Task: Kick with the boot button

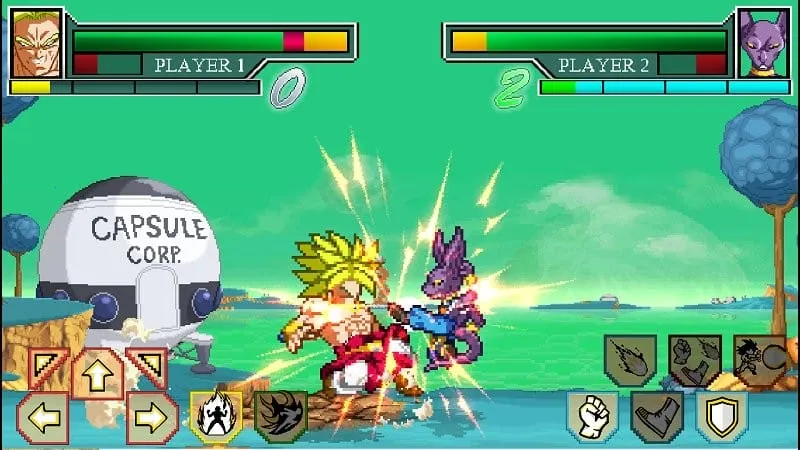Action: [657, 416]
